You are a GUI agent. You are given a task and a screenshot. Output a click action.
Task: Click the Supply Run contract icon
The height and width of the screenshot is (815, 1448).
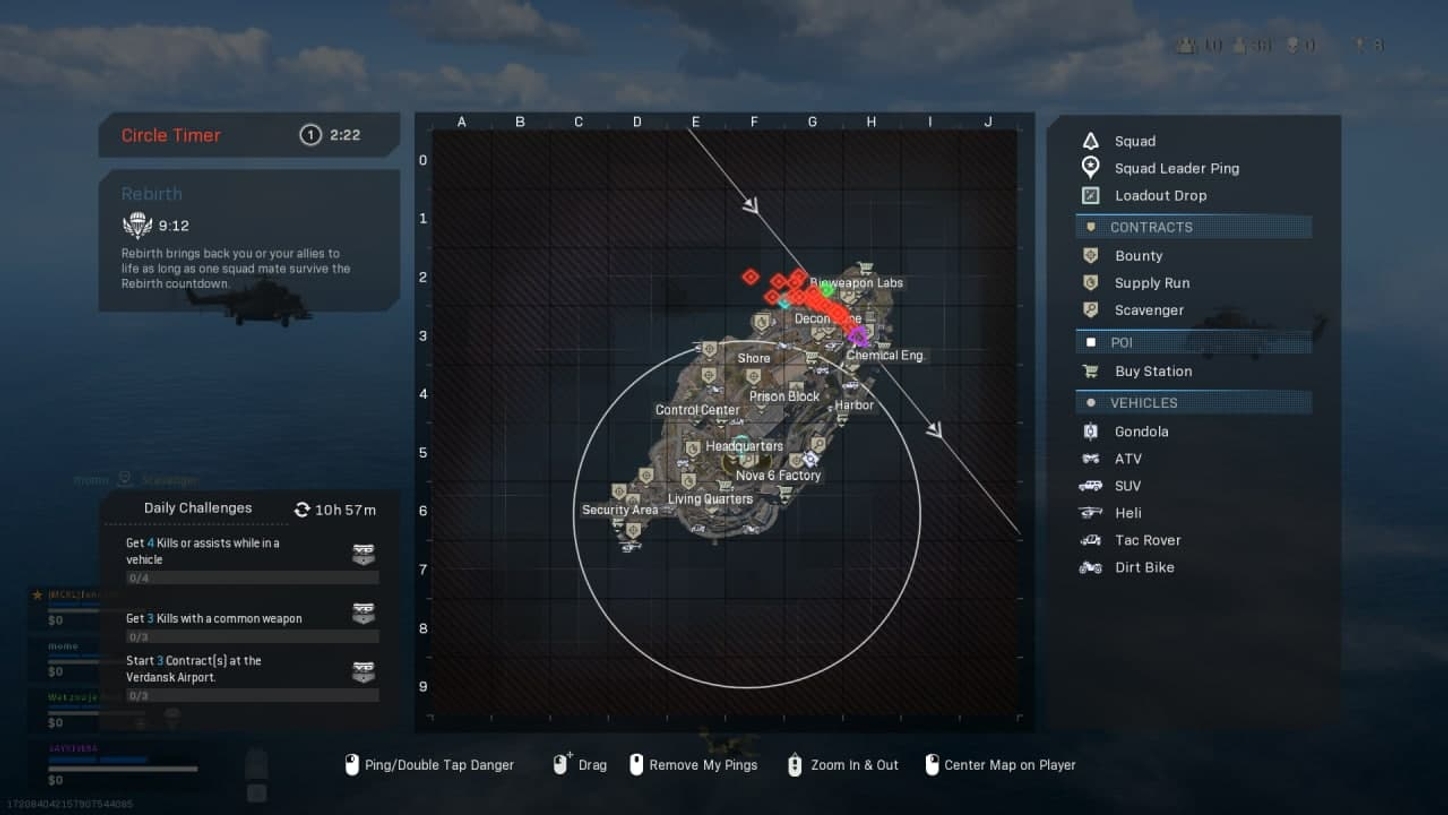[1089, 282]
